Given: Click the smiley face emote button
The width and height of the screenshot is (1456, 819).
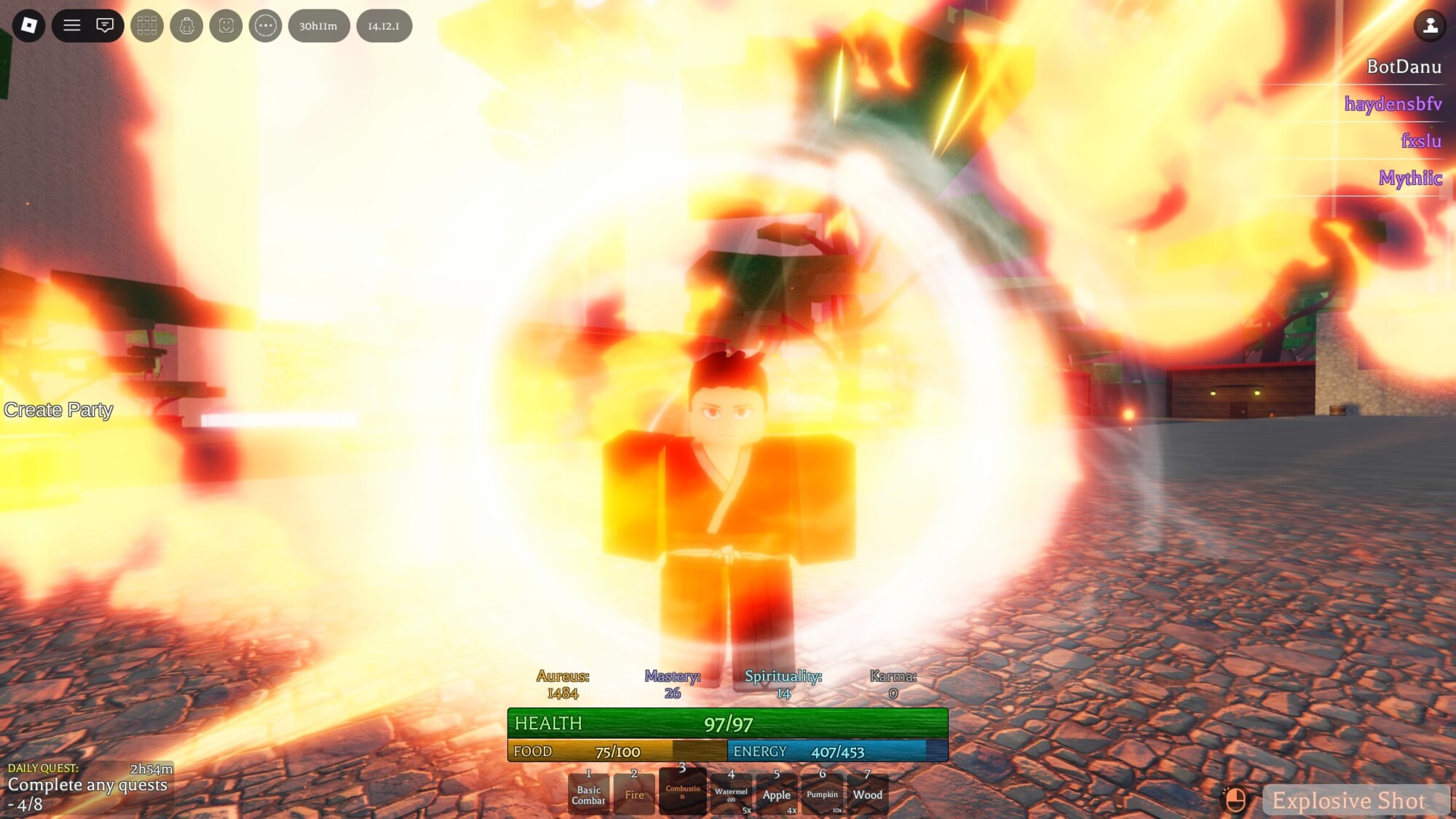Looking at the screenshot, I should click(226, 25).
